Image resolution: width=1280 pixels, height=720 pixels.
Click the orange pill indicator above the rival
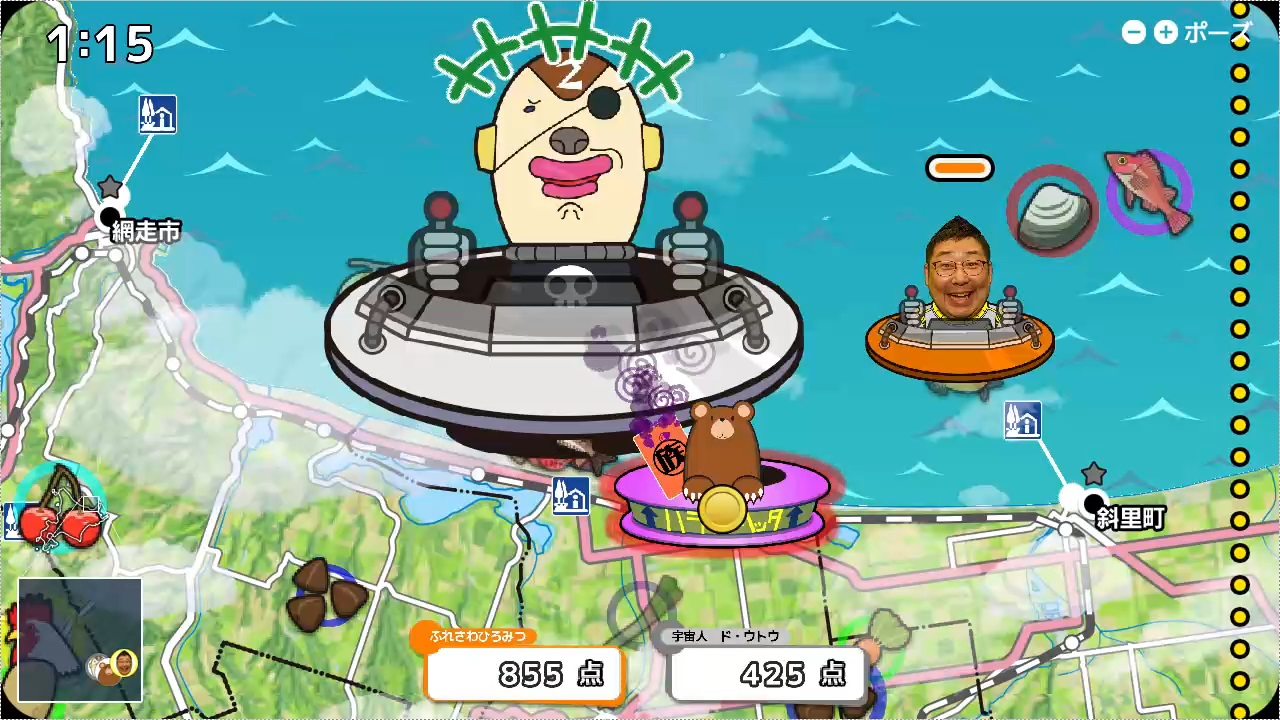click(x=959, y=167)
